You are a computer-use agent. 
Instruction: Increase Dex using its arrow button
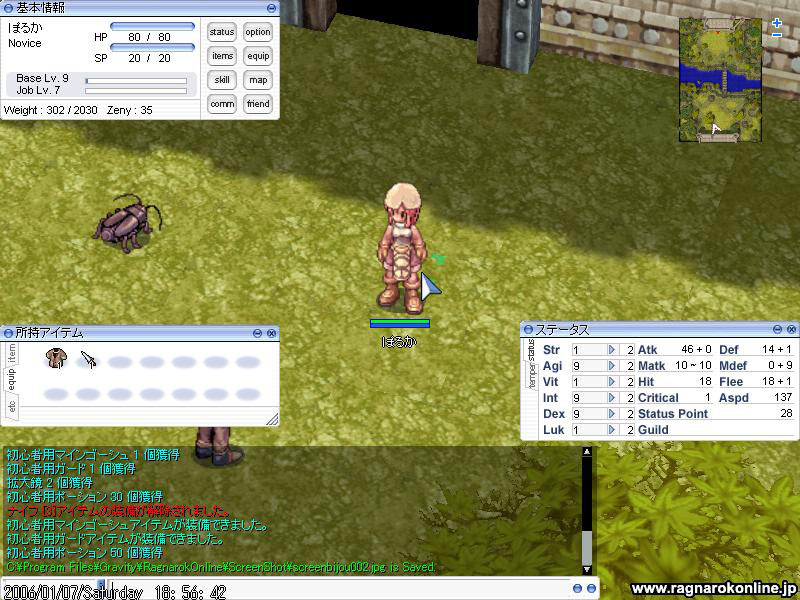[613, 414]
